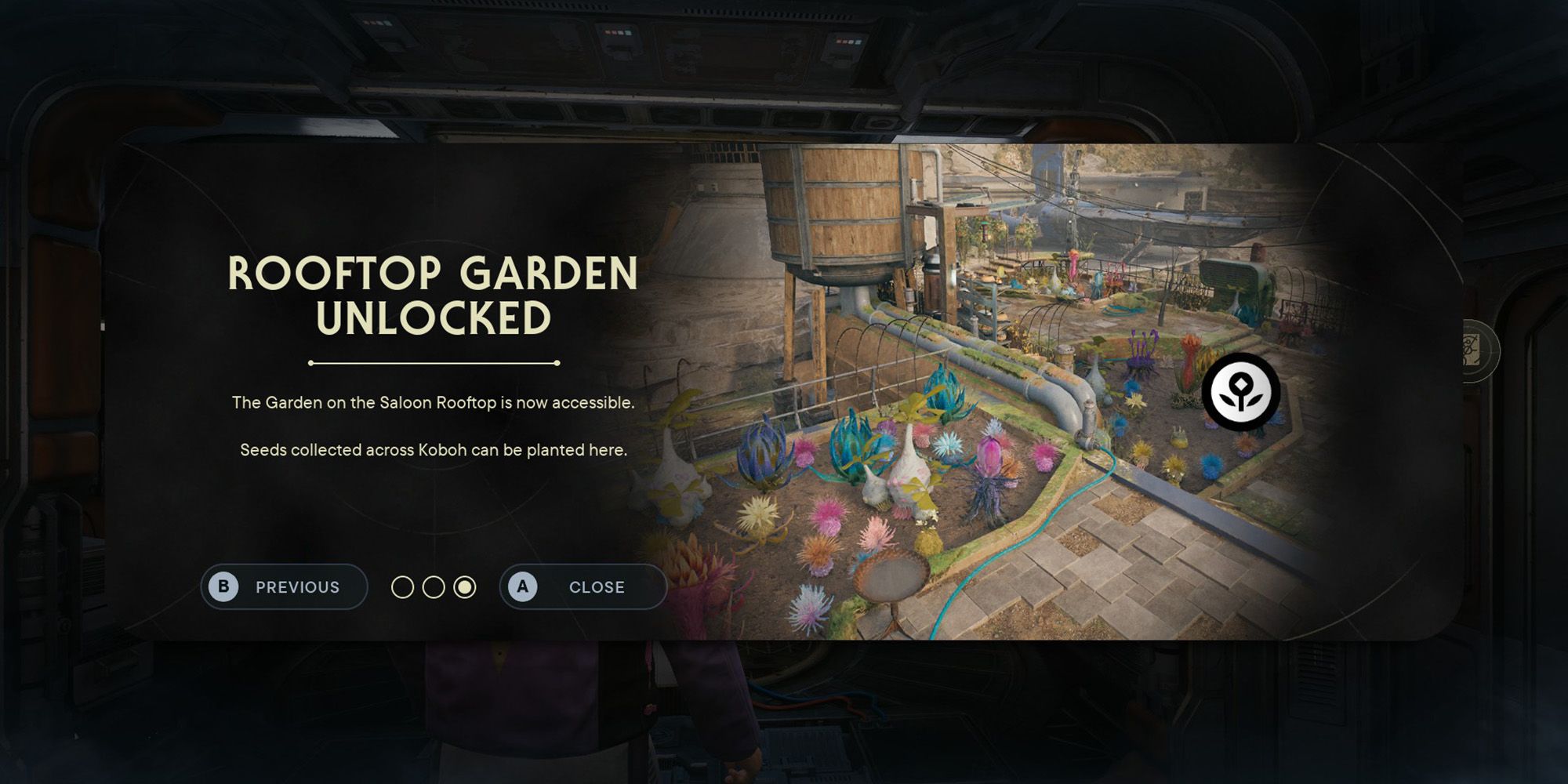Select the highlighted third page dot

pyautogui.click(x=466, y=586)
